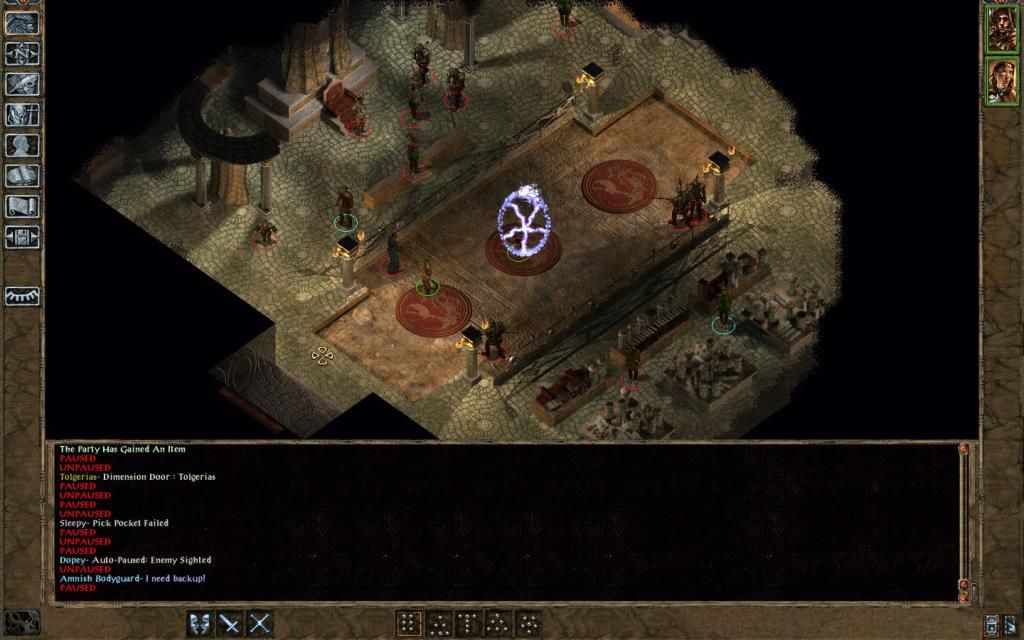Viewport: 1024px width, 640px height.
Task: Open the options menu with the disk icon
Action: tap(22, 237)
